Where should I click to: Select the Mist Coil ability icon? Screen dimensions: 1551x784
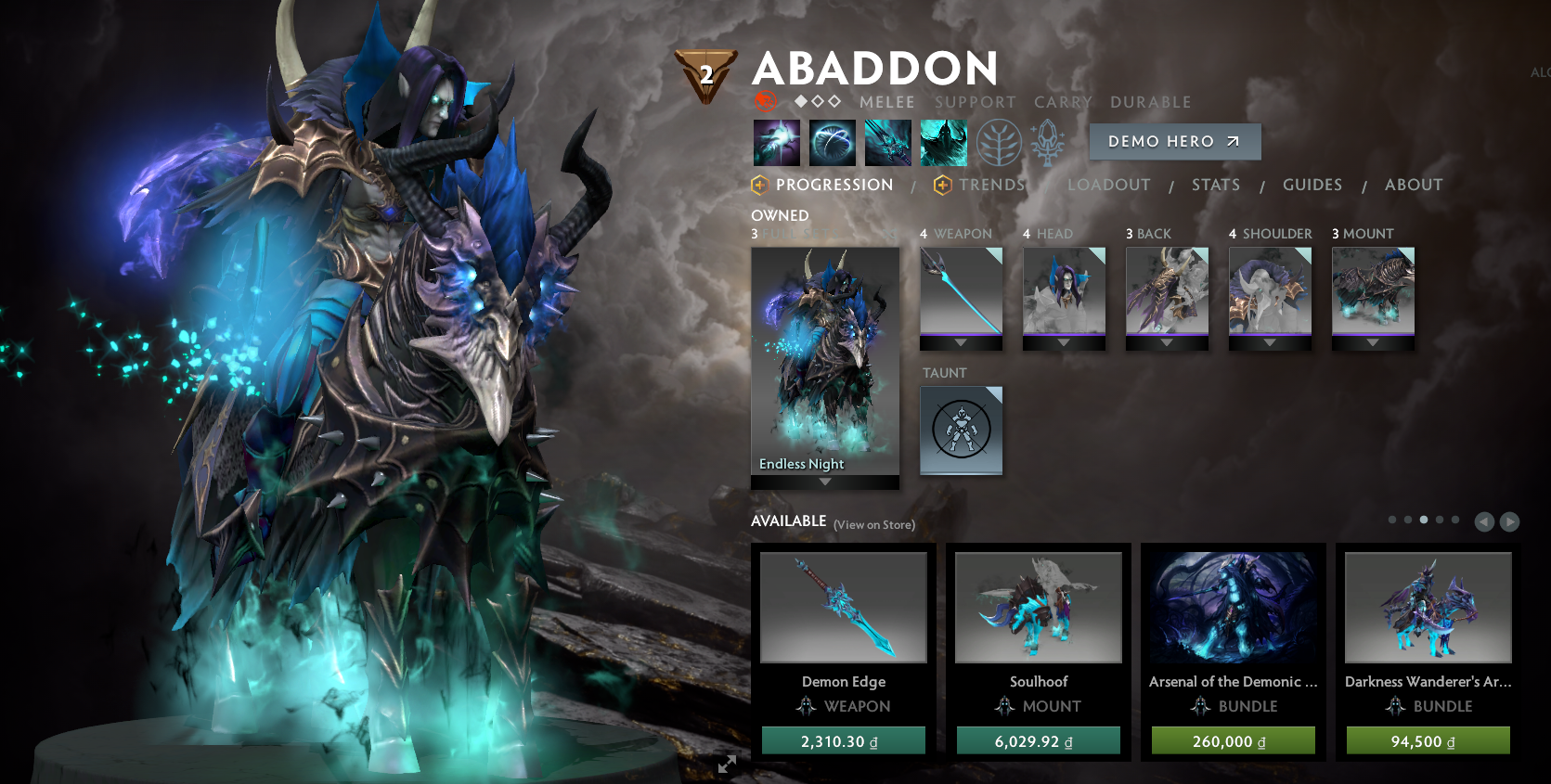click(x=777, y=141)
